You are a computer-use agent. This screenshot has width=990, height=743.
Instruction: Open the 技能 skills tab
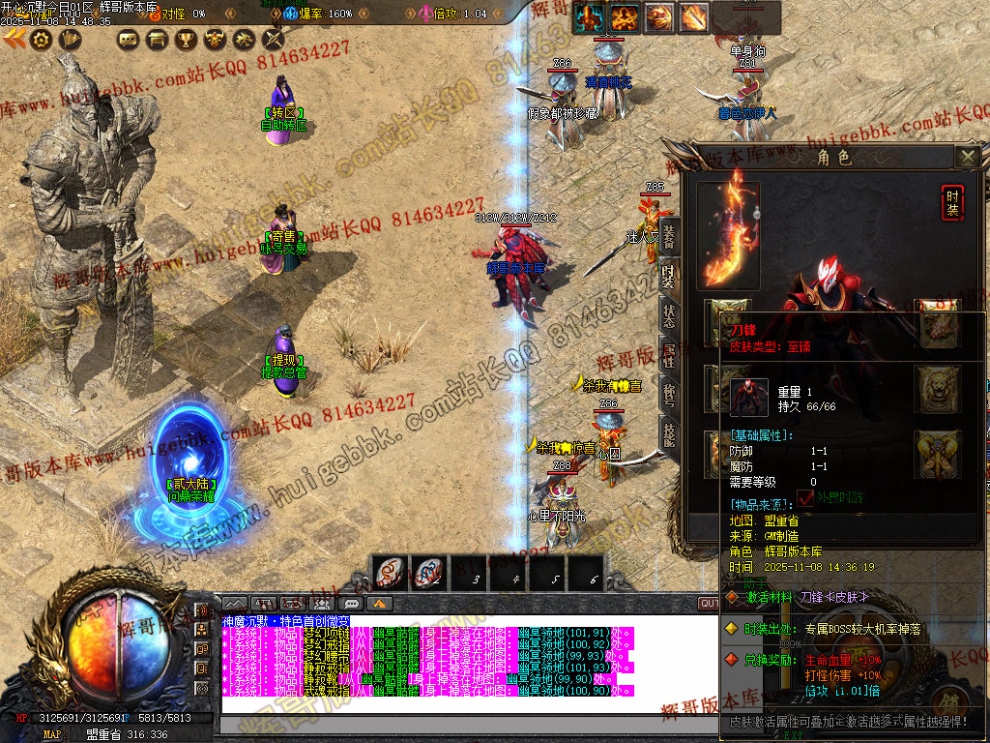click(668, 432)
